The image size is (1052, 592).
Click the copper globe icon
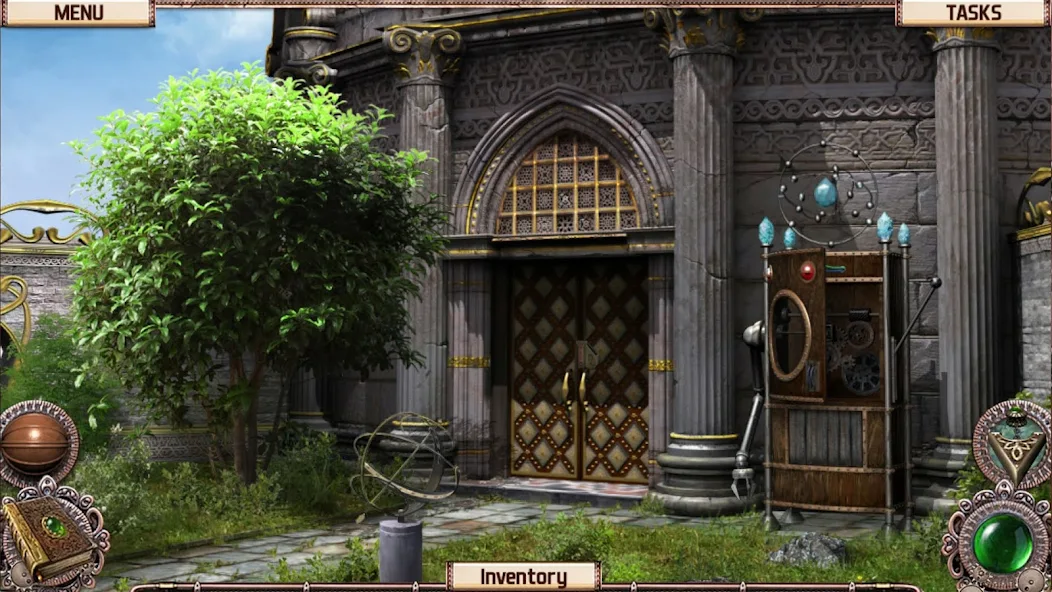click(37, 444)
